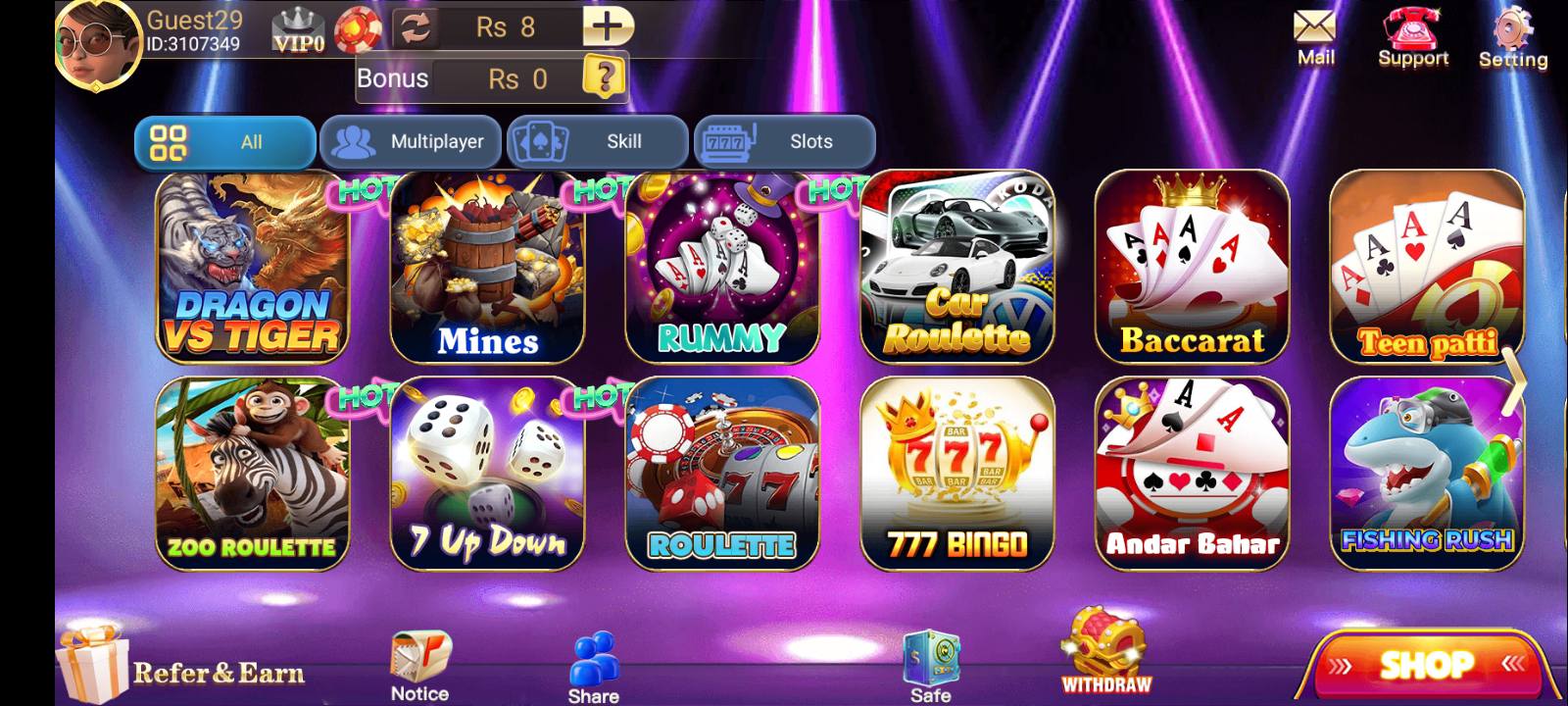Switch to the Multiplayer tab

(410, 141)
